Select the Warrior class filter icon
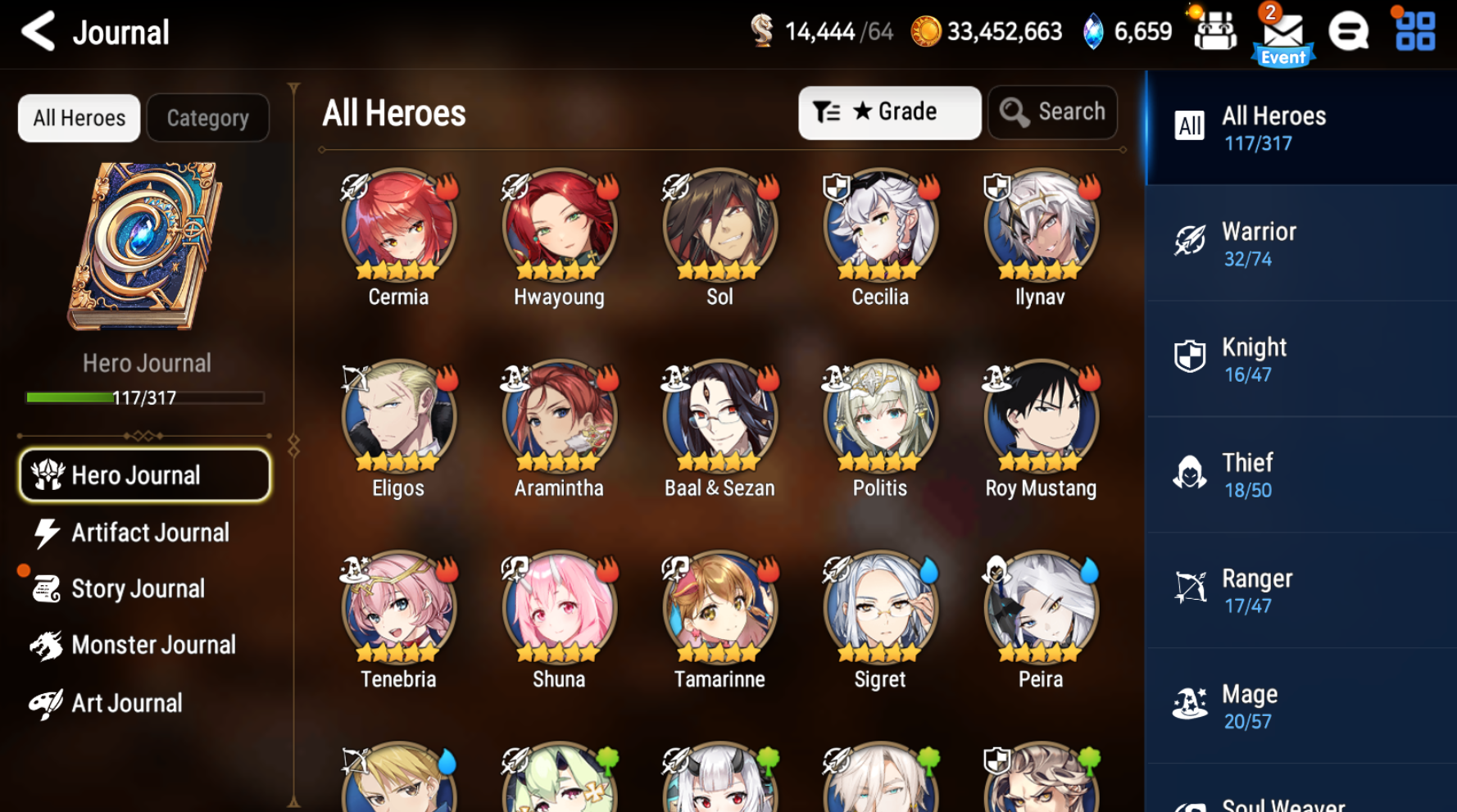The width and height of the screenshot is (1457, 812). (1190, 241)
